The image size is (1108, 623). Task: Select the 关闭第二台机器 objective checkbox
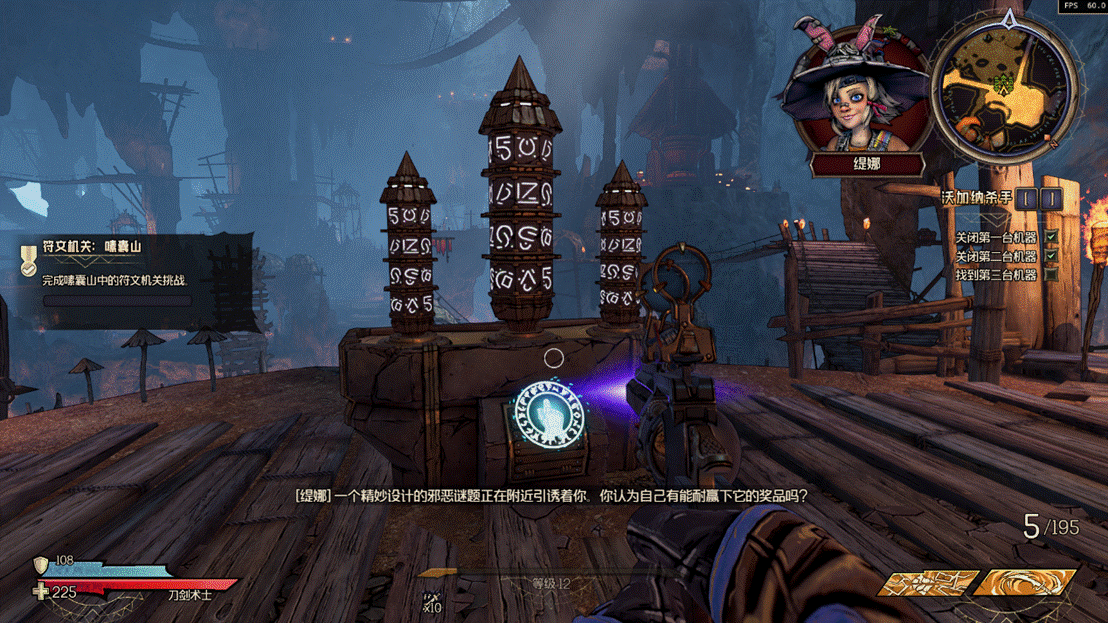[1052, 257]
